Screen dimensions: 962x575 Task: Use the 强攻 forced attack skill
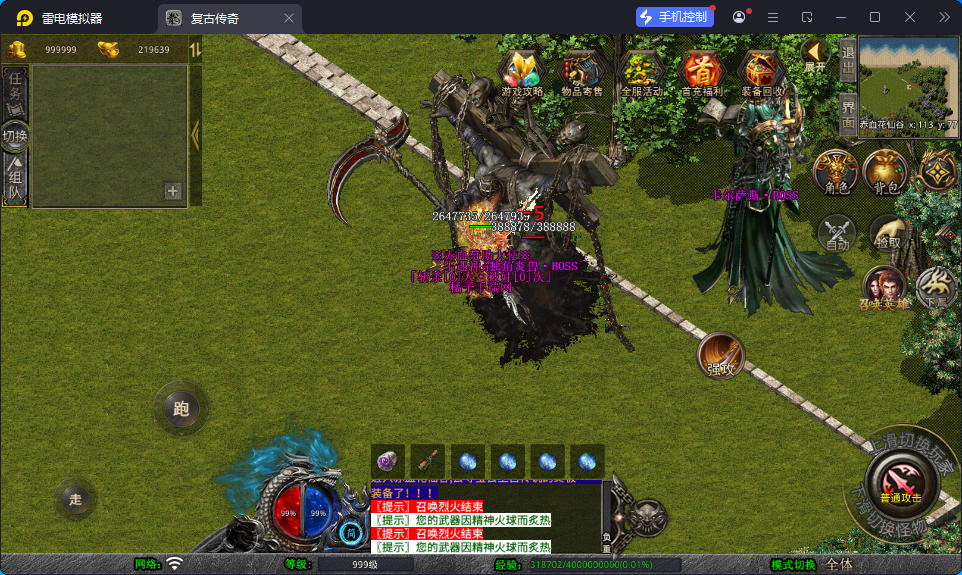coord(720,355)
